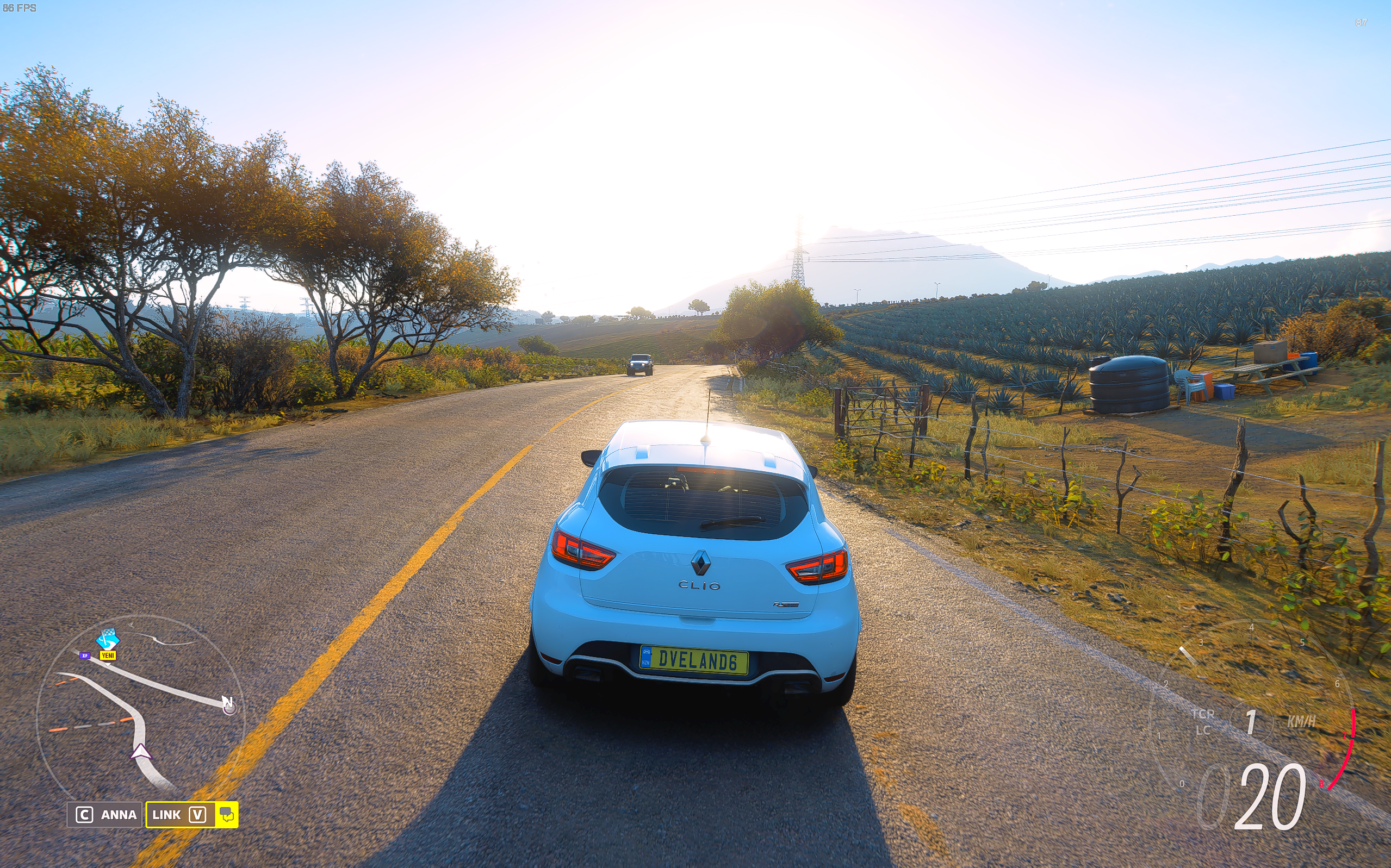The height and width of the screenshot is (868, 1391).
Task: Open the ANNA assistant button
Action: pyautogui.click(x=105, y=815)
